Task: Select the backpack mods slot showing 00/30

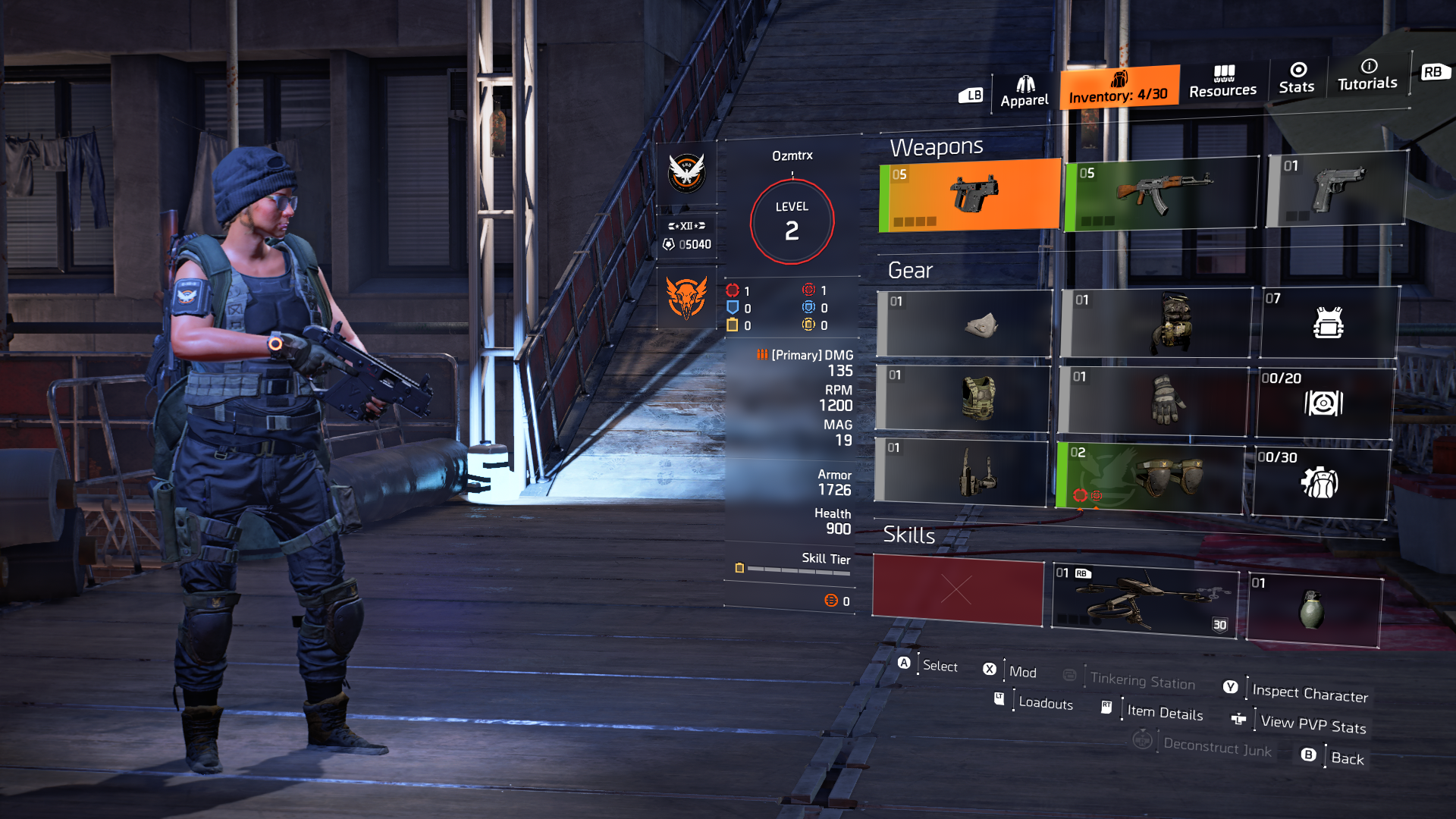Action: click(x=1323, y=482)
